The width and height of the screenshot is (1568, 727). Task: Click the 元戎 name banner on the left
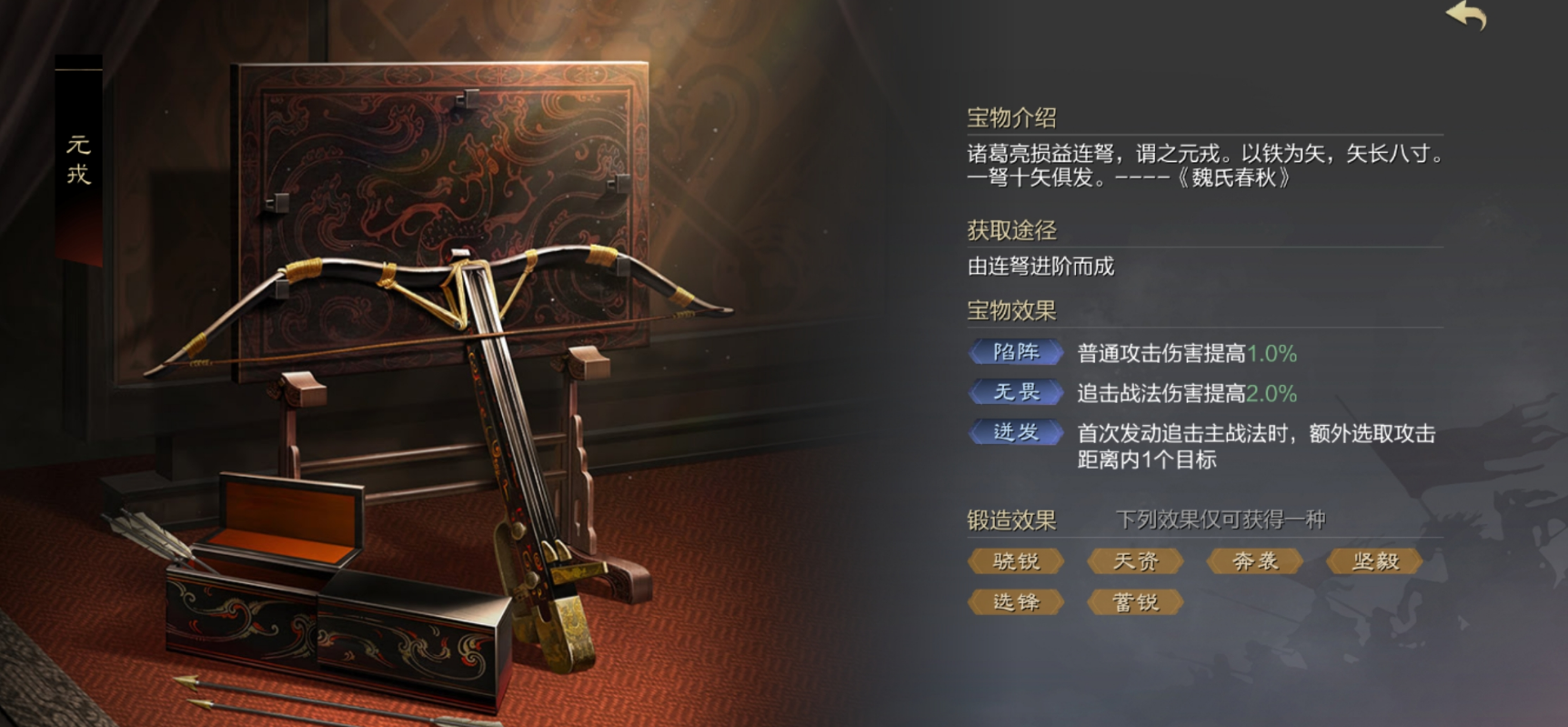[76, 155]
